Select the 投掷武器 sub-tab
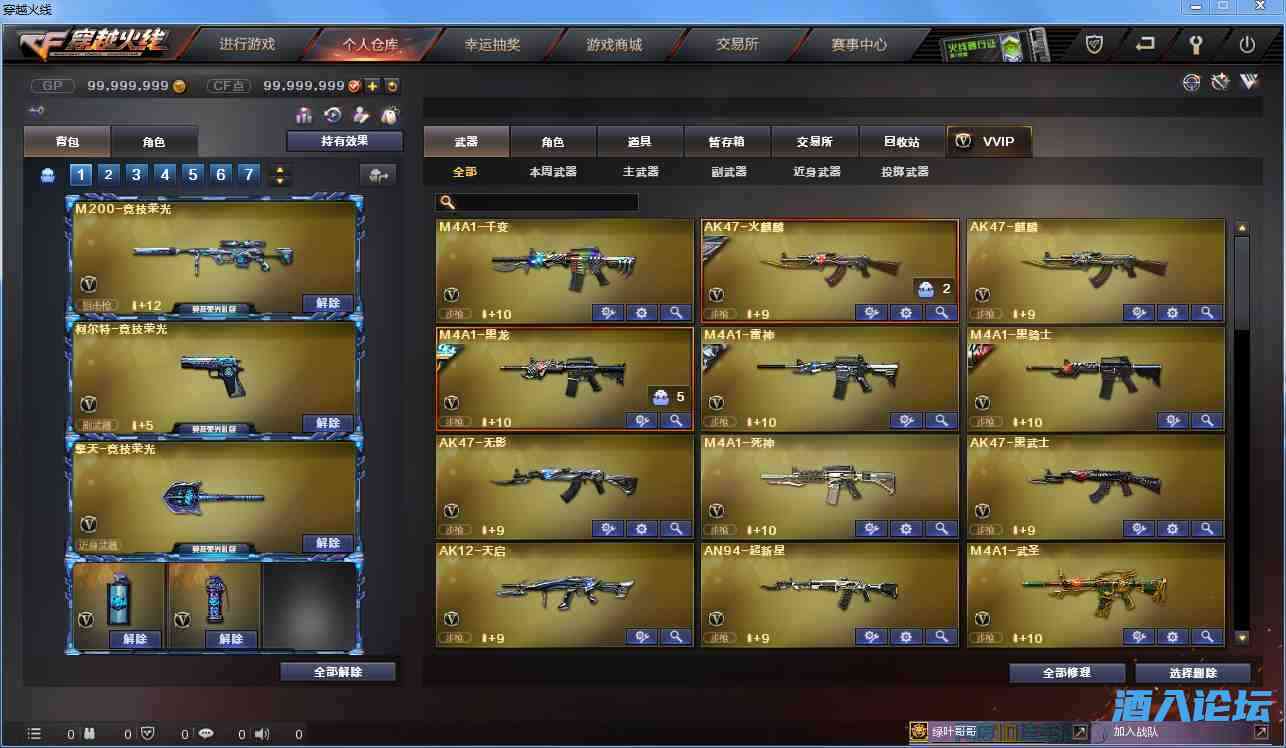Image resolution: width=1286 pixels, height=748 pixels. (x=903, y=172)
